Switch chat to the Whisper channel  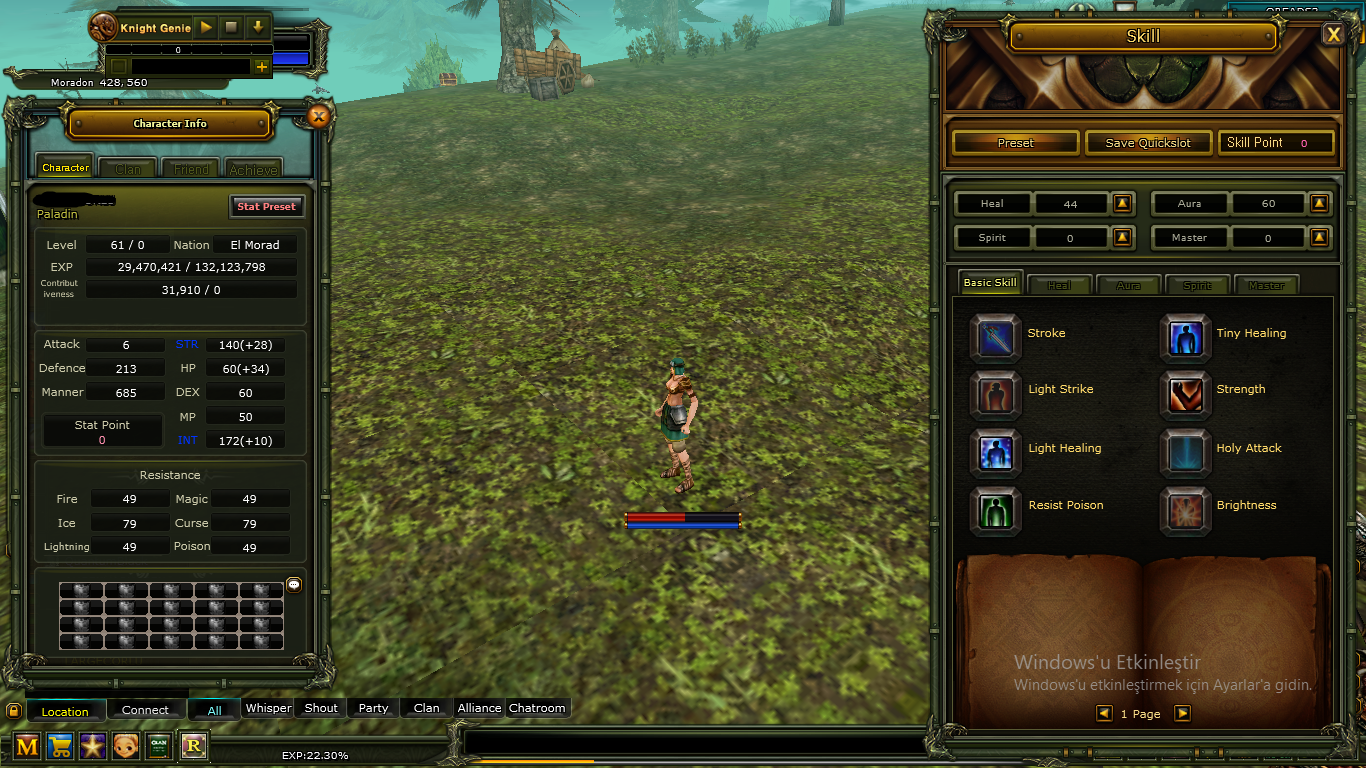click(x=268, y=708)
